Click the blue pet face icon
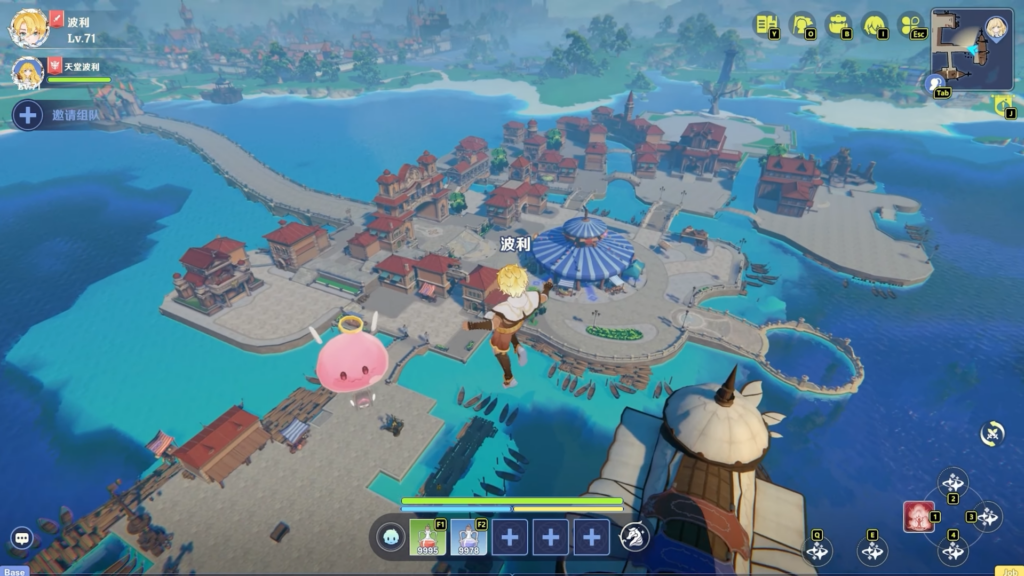This screenshot has width=1024, height=576. pos(391,538)
